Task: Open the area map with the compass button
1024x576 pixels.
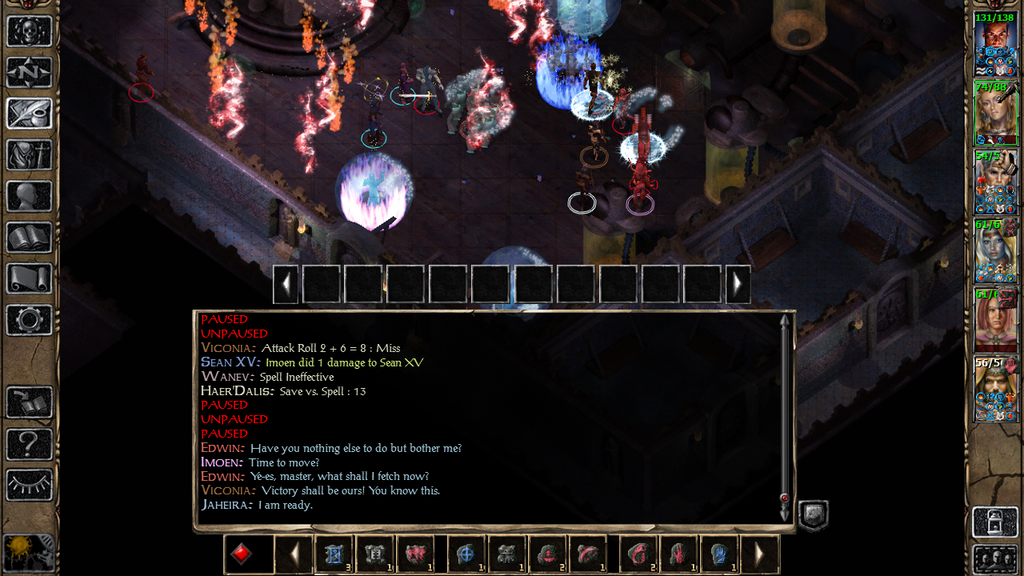Action: (x=29, y=72)
